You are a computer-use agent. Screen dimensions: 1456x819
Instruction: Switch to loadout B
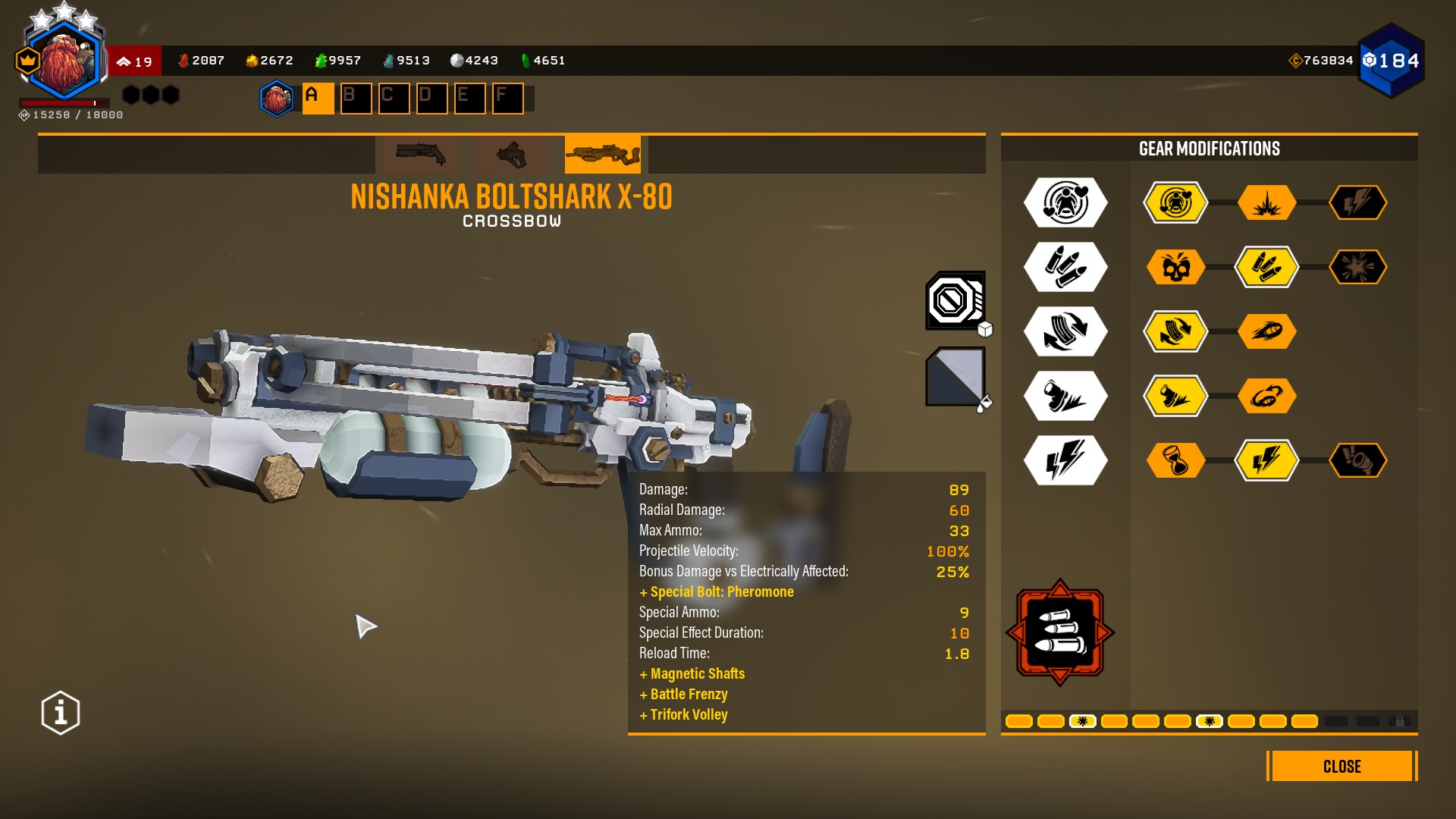[356, 99]
